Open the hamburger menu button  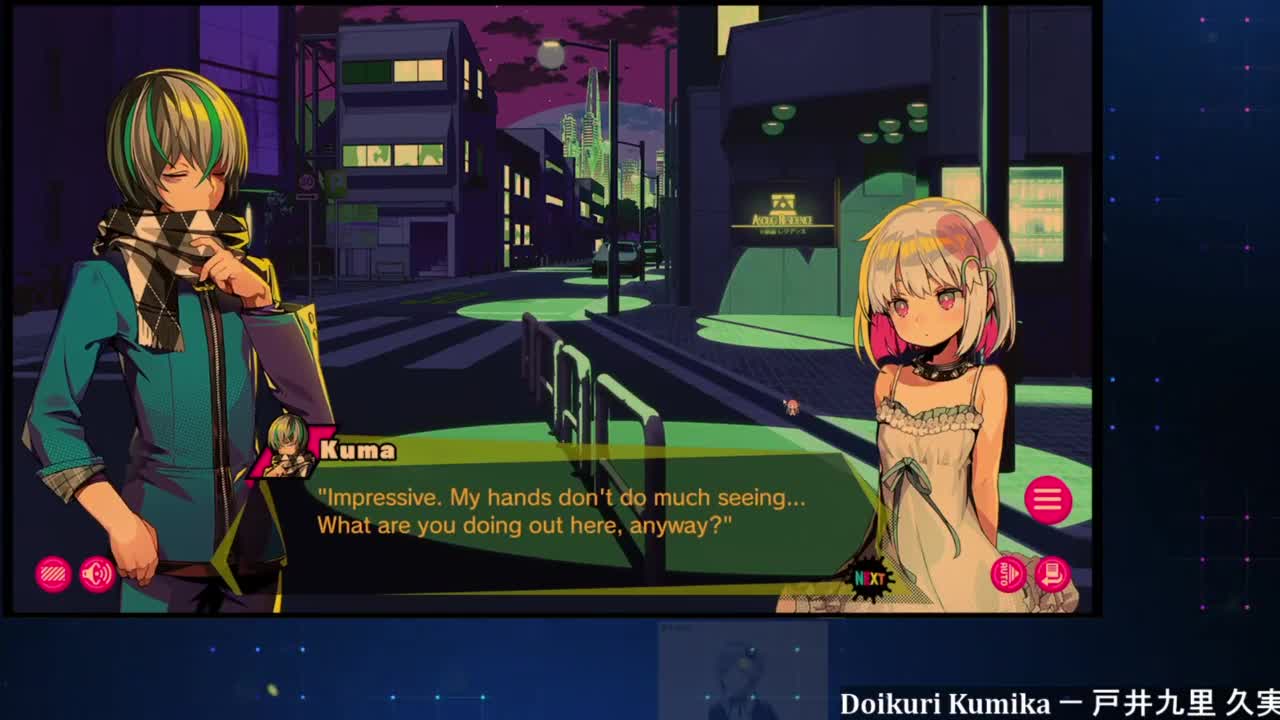[x=1047, y=500]
